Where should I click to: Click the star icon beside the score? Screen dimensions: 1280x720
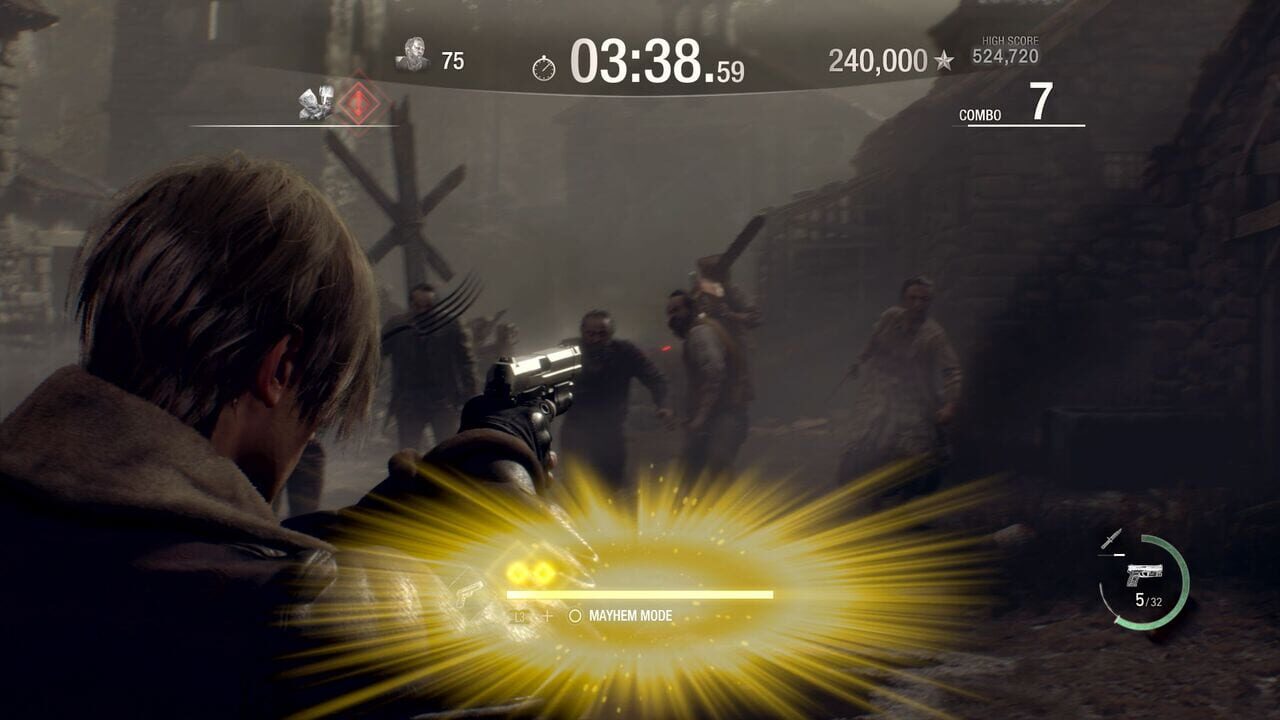[944, 62]
